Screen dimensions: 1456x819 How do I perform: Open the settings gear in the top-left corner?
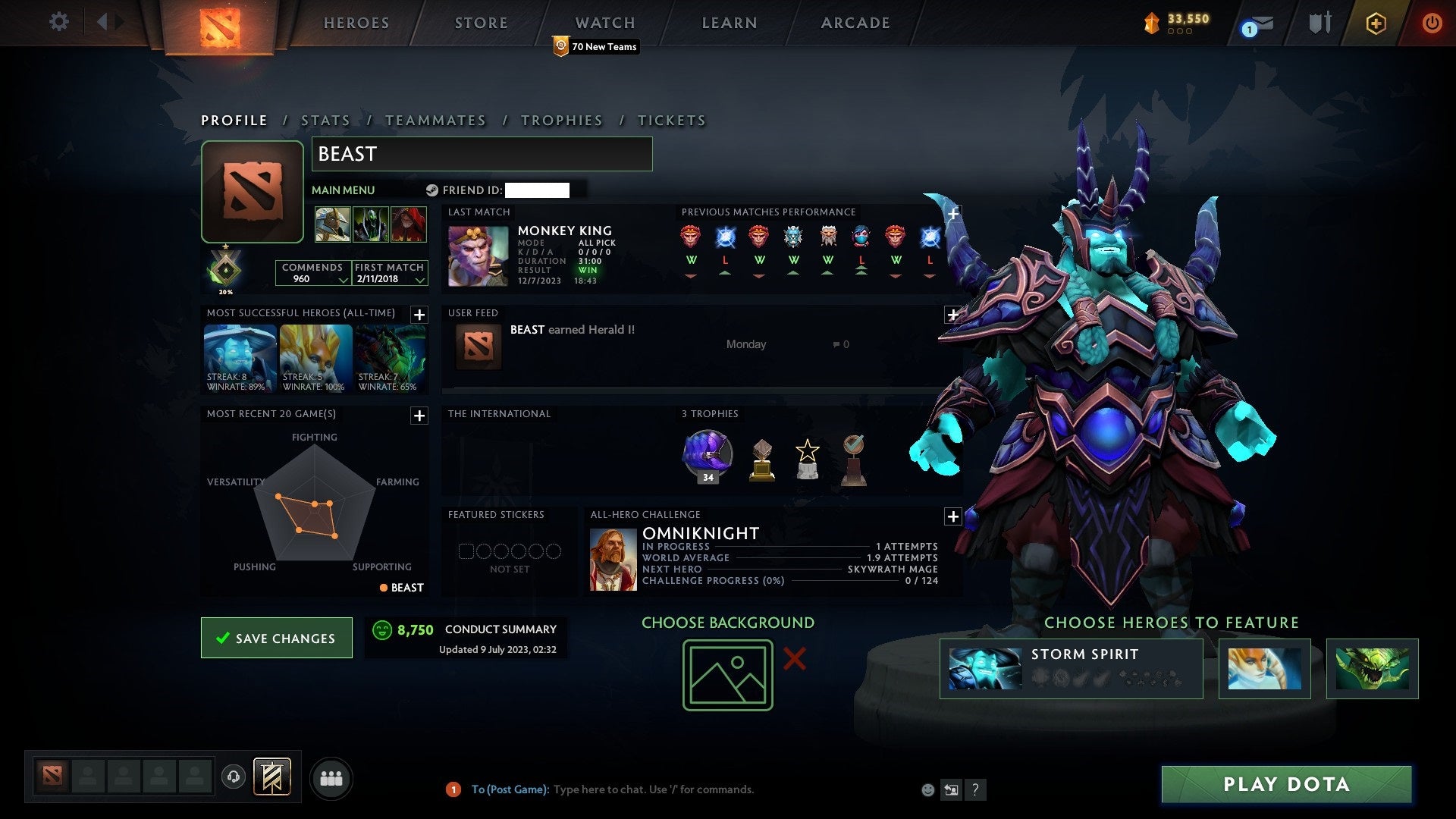58,22
